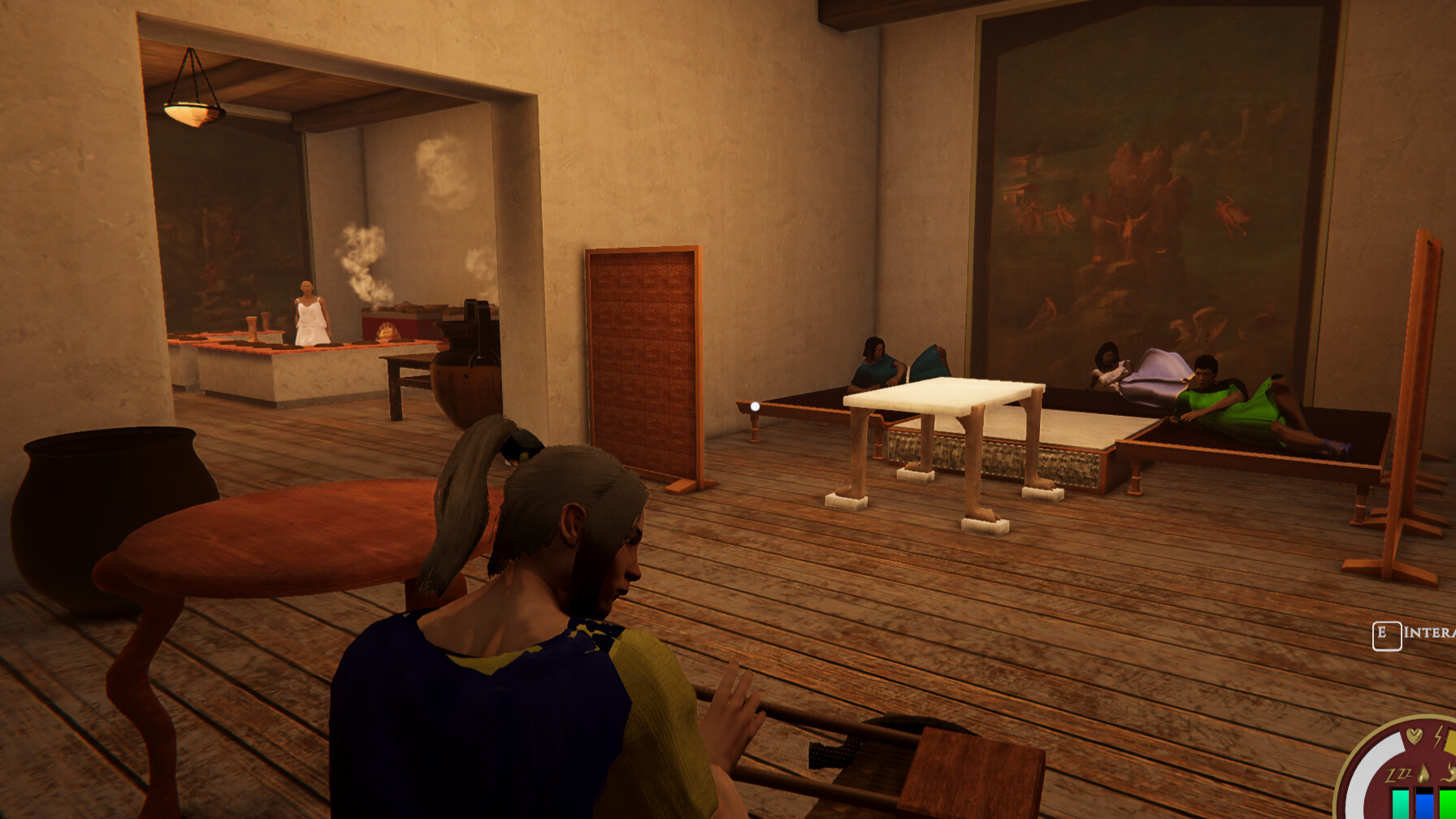Screen dimensions: 1456x819
Task: Click the water droplet thirst icon
Action: click(x=1423, y=772)
